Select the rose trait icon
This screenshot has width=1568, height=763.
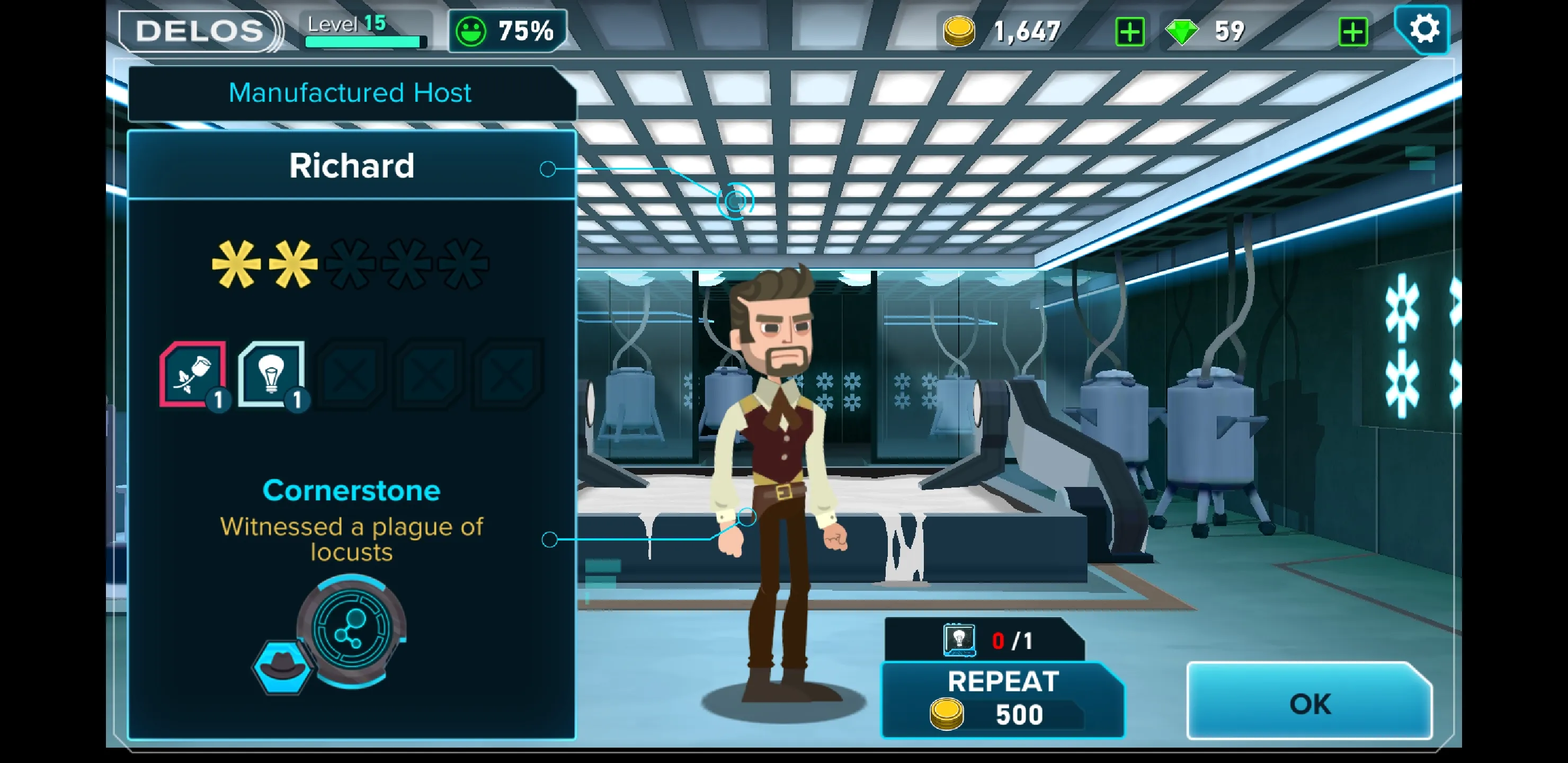(x=193, y=375)
